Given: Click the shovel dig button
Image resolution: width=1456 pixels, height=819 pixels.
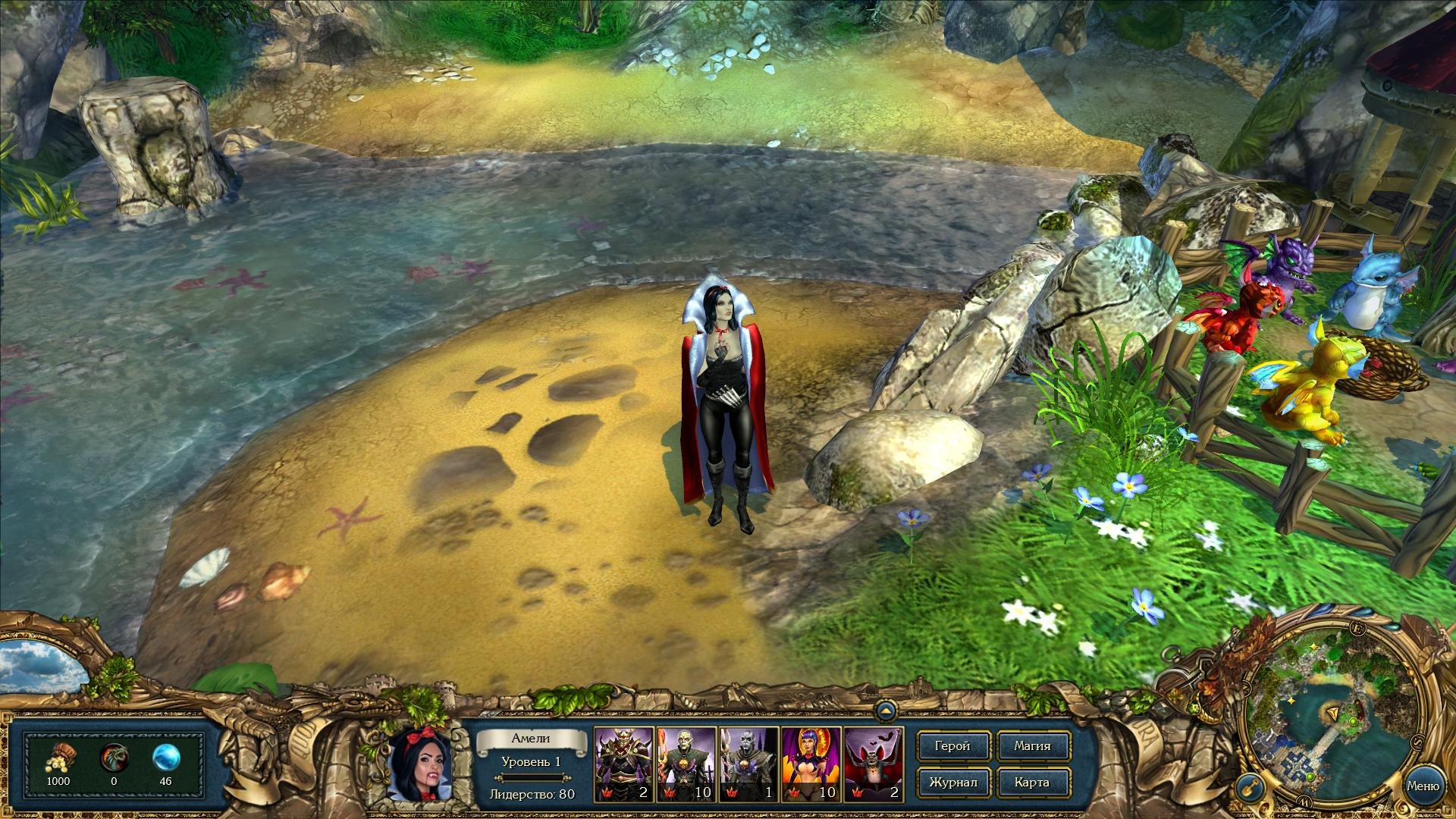Looking at the screenshot, I should (x=1250, y=788).
